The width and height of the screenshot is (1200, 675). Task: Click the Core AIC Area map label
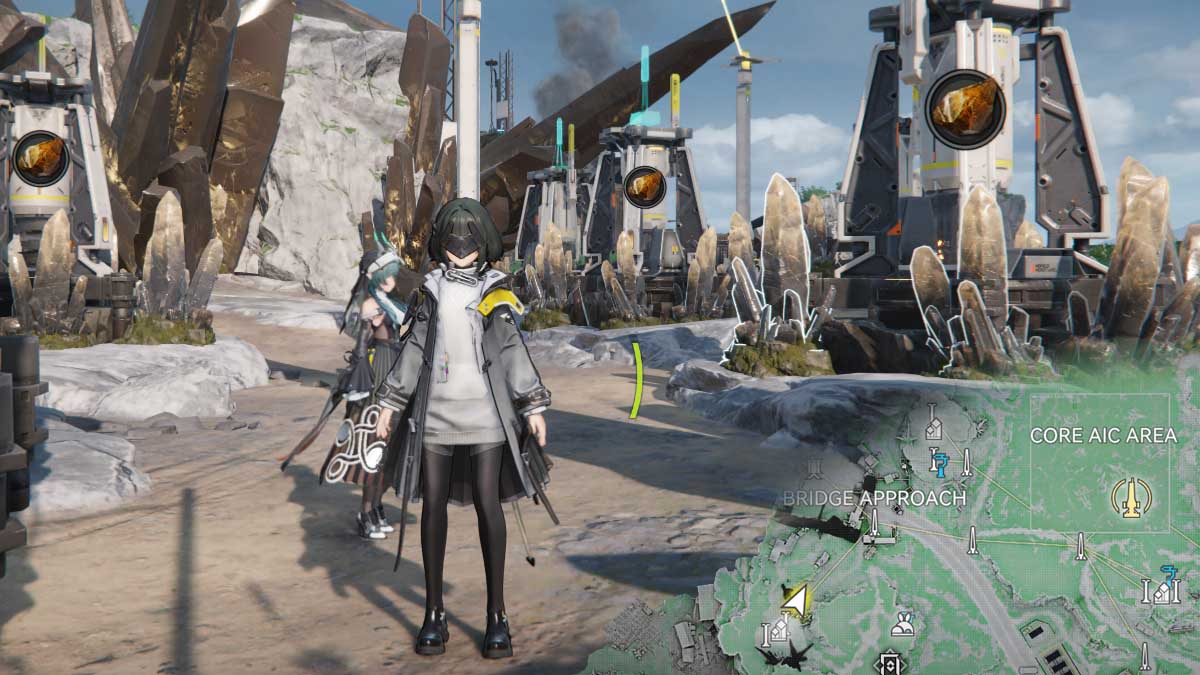click(1103, 436)
